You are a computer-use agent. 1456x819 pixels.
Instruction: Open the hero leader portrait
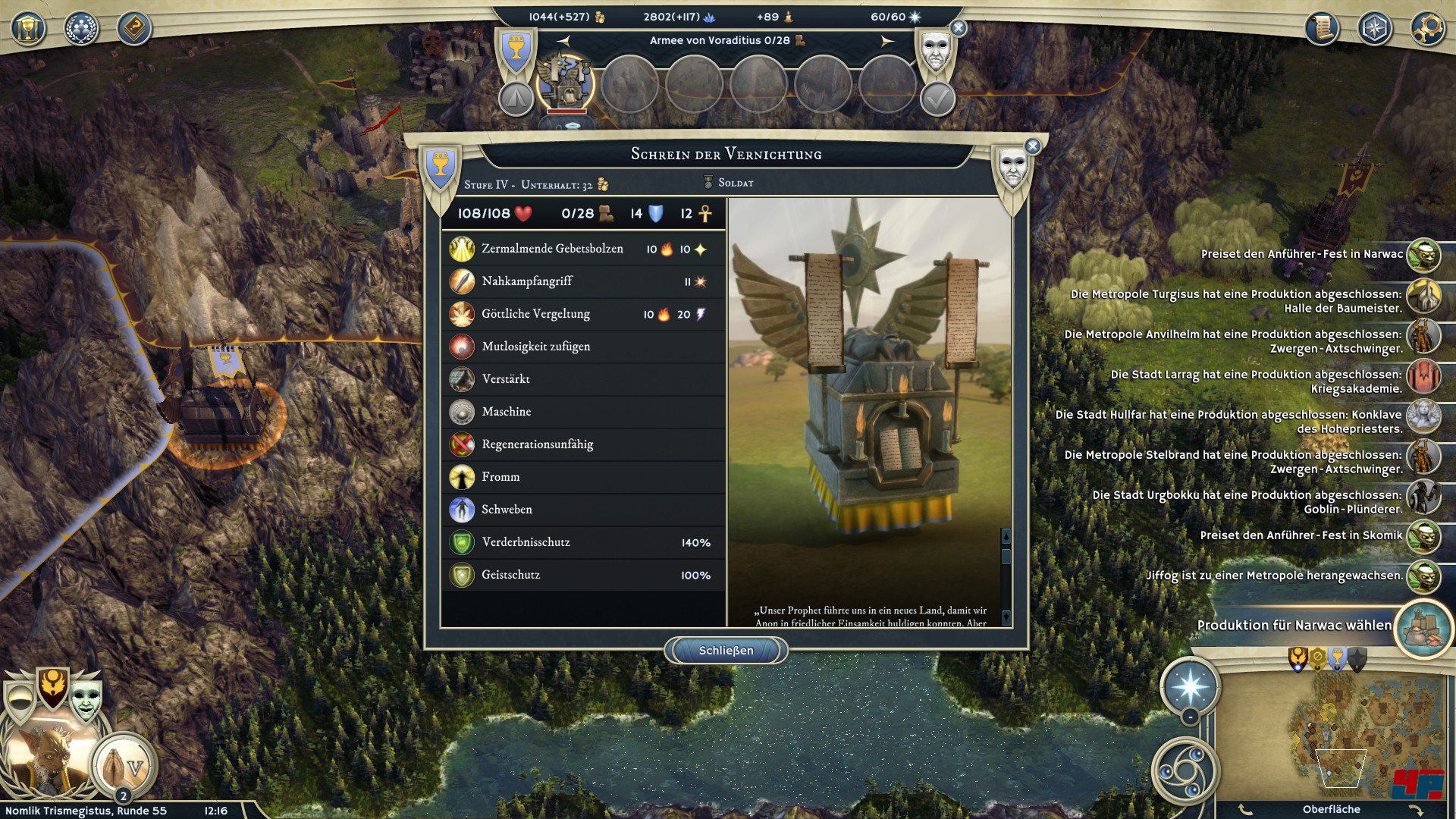click(47, 758)
